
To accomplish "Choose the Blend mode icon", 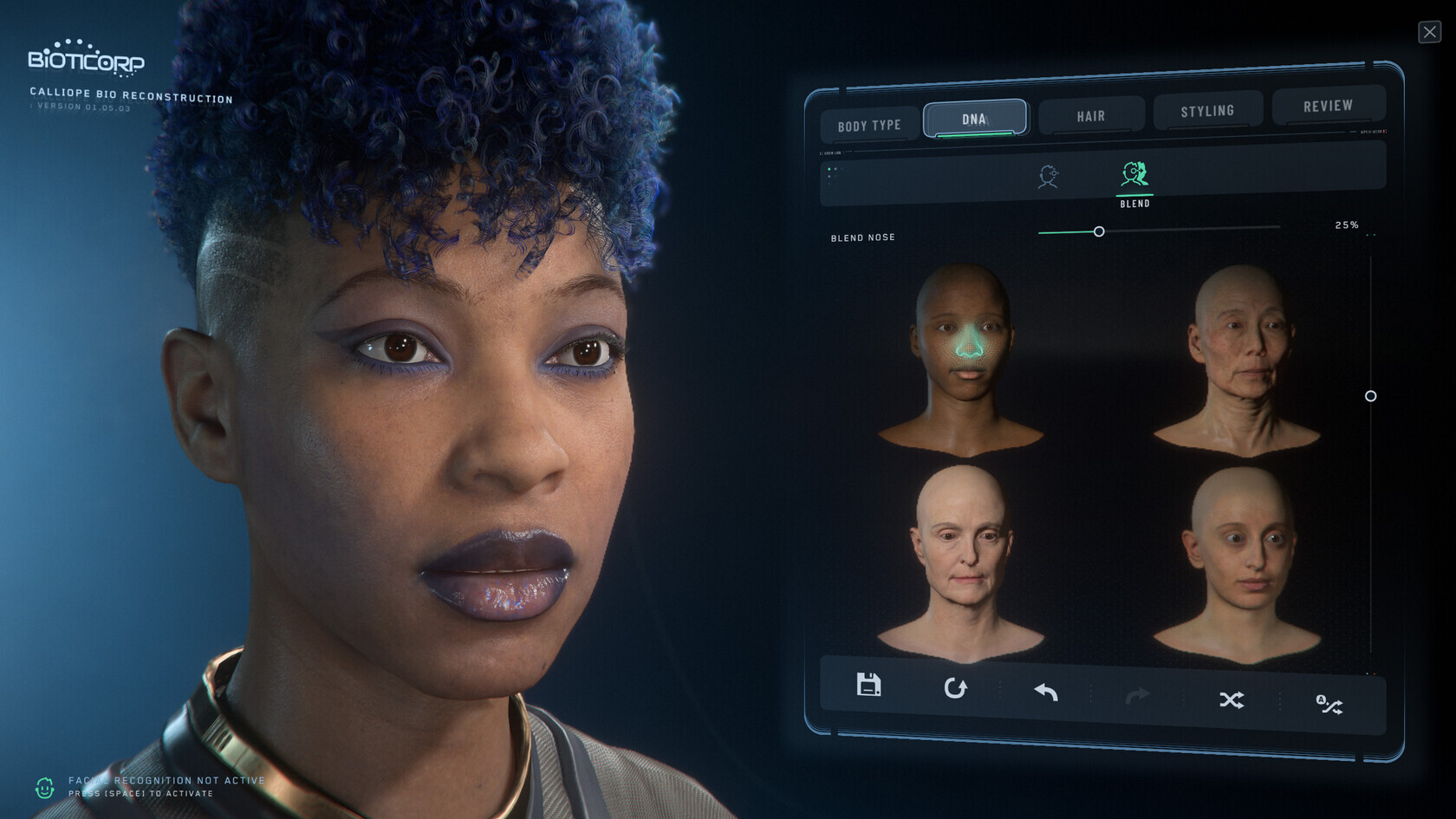I will pos(1134,176).
